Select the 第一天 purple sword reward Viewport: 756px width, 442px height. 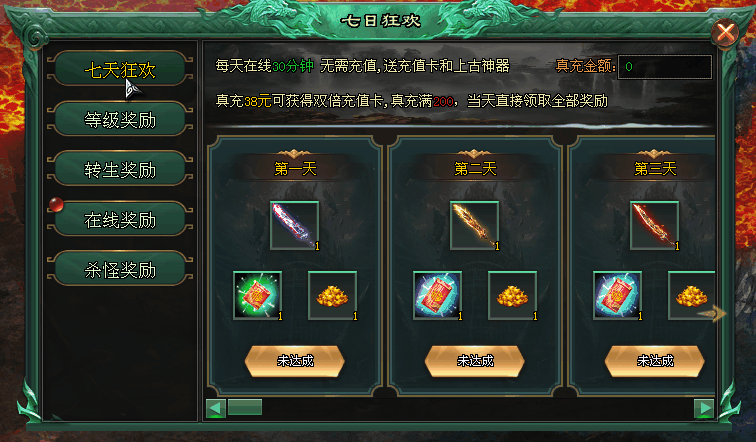click(294, 225)
